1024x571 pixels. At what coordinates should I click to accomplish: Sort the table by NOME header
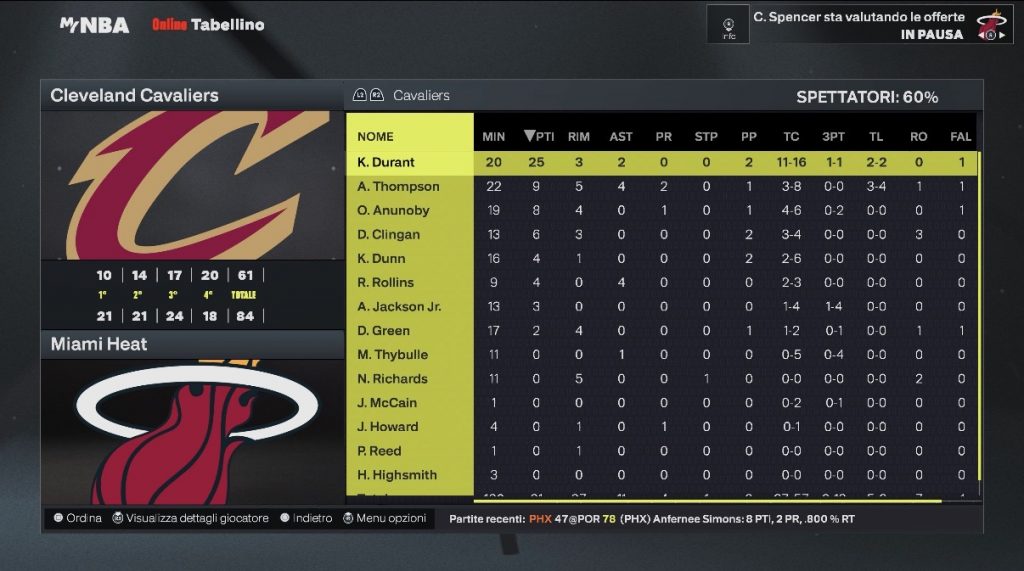(x=376, y=136)
